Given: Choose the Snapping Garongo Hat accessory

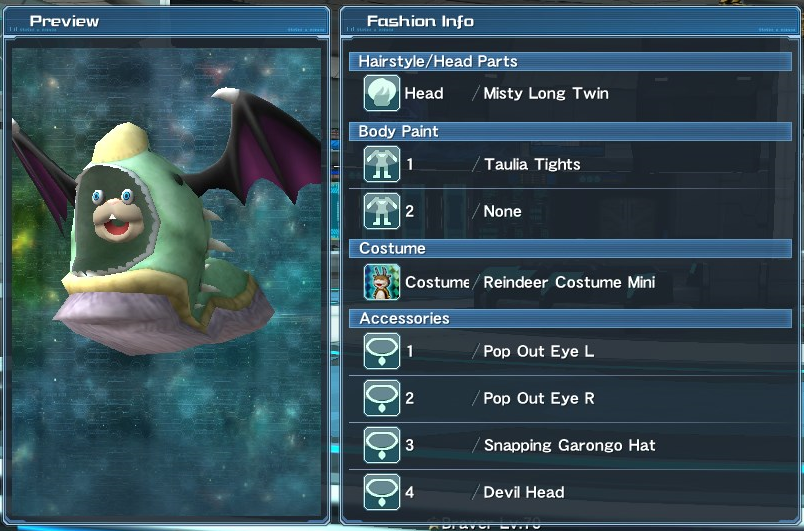Looking at the screenshot, I should (x=569, y=446).
